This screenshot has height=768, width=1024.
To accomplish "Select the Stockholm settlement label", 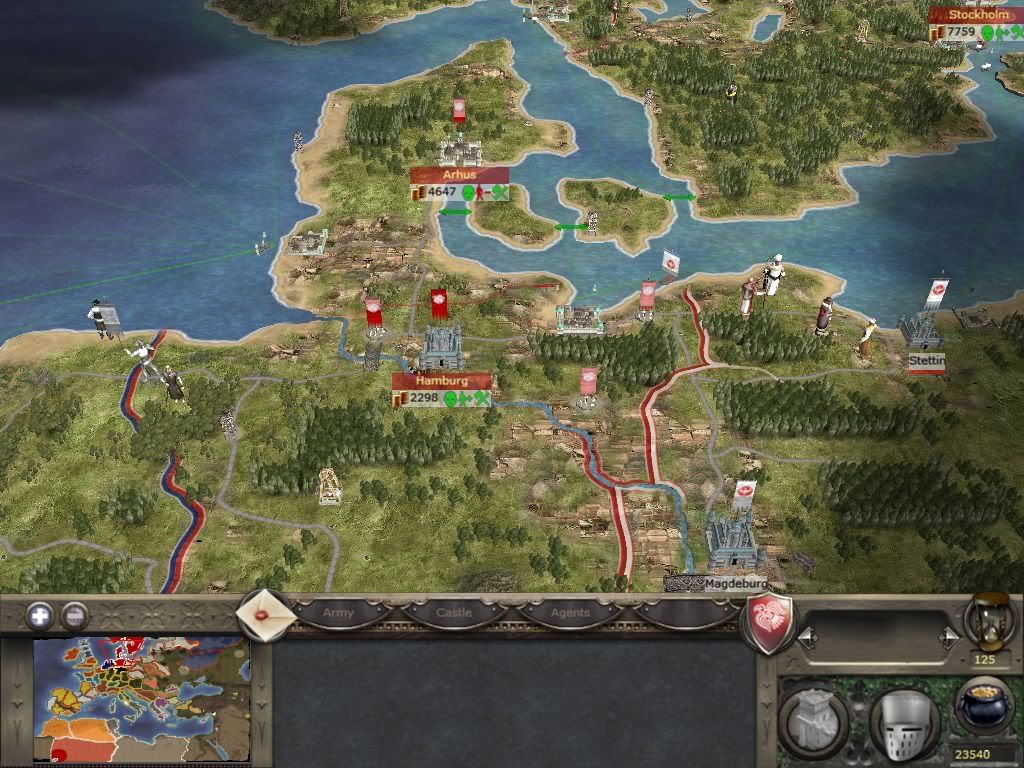I will (x=975, y=15).
